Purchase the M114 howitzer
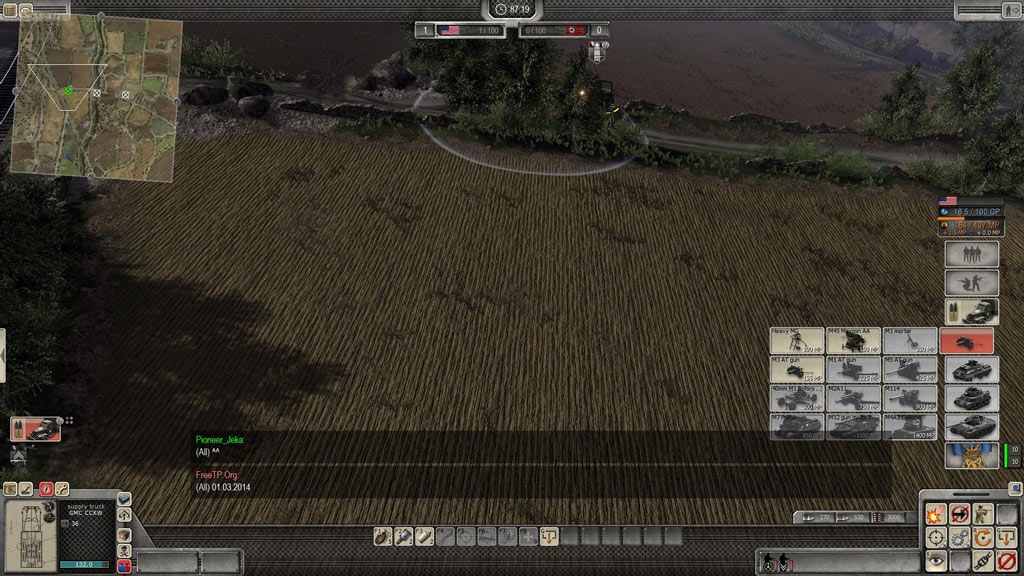The image size is (1024, 576). tap(910, 398)
